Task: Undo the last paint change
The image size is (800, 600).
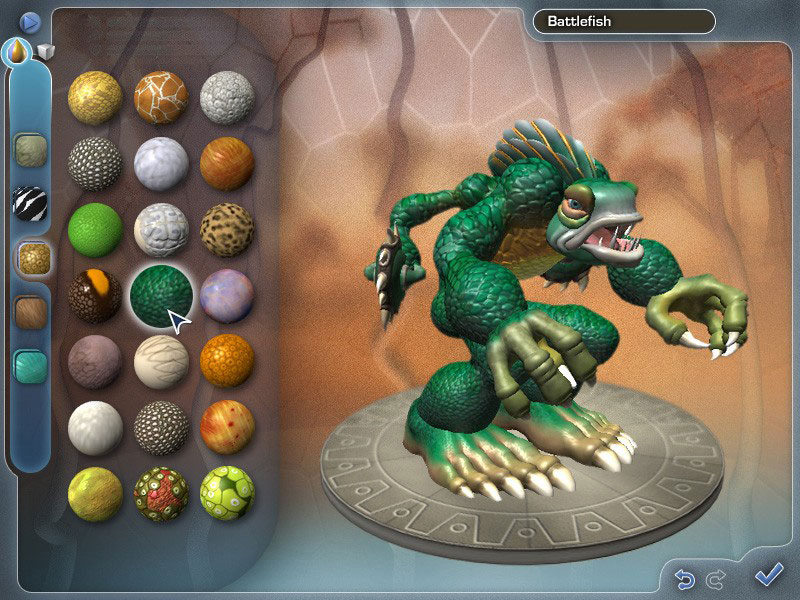Action: pos(685,578)
